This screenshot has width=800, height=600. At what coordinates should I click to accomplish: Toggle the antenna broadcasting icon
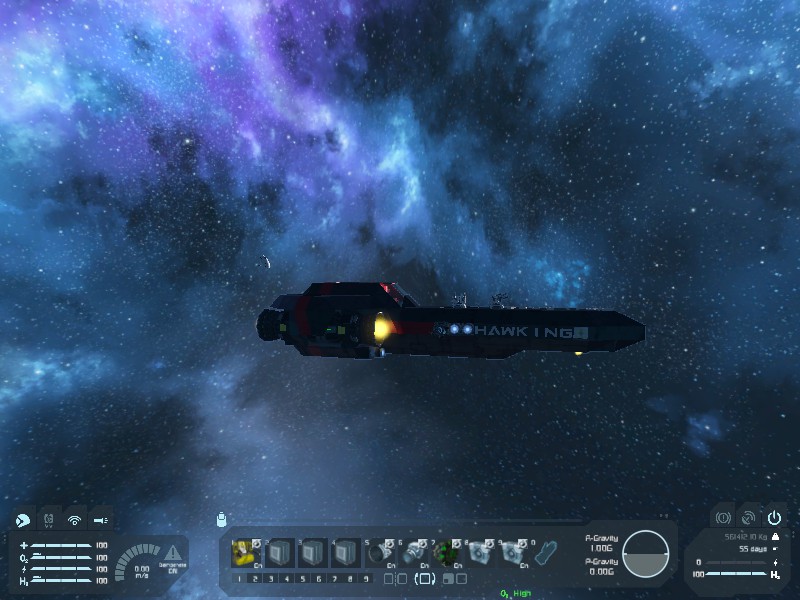(74, 520)
